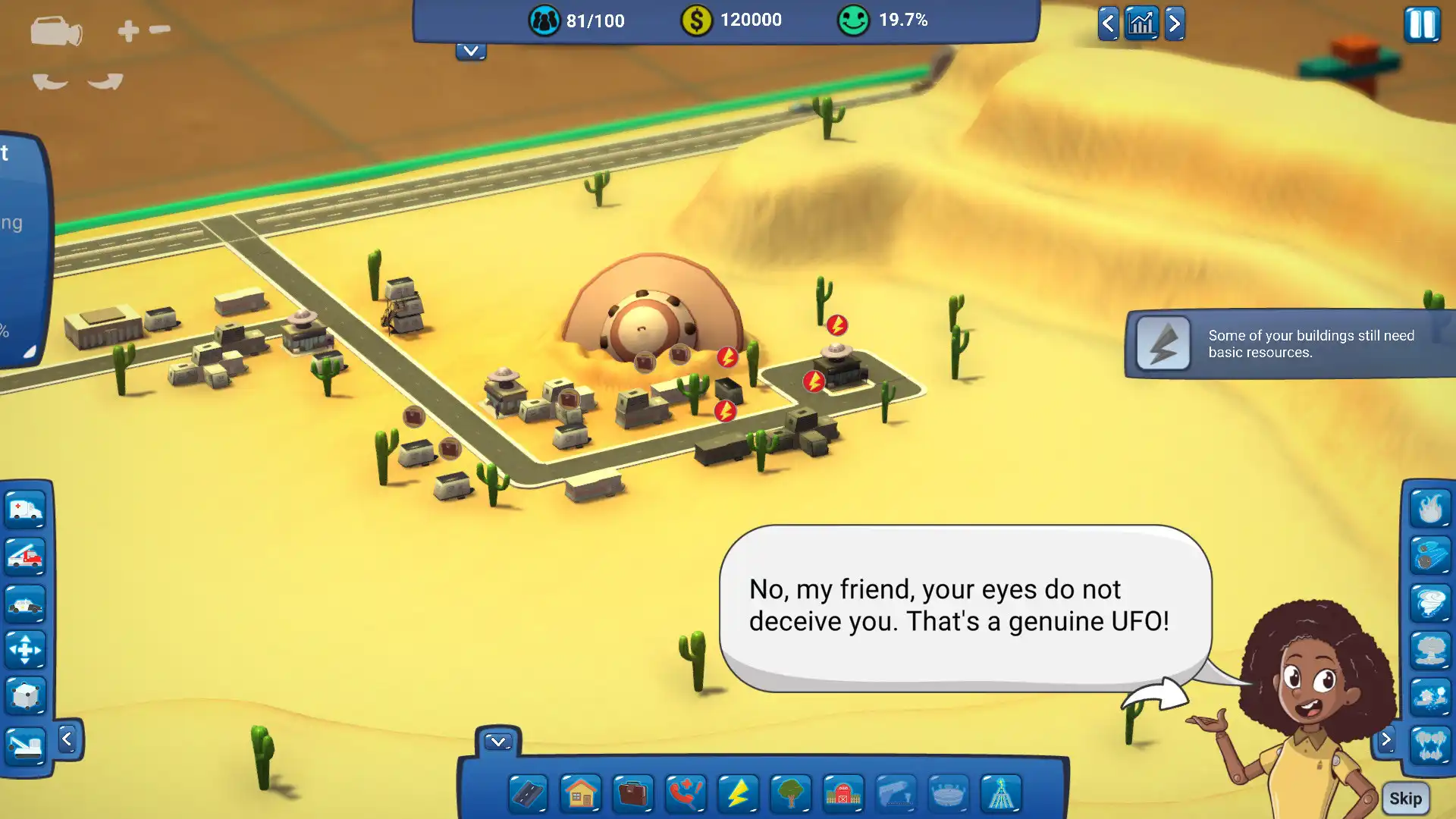
Task: Open the trees and parks category
Action: coord(790,794)
